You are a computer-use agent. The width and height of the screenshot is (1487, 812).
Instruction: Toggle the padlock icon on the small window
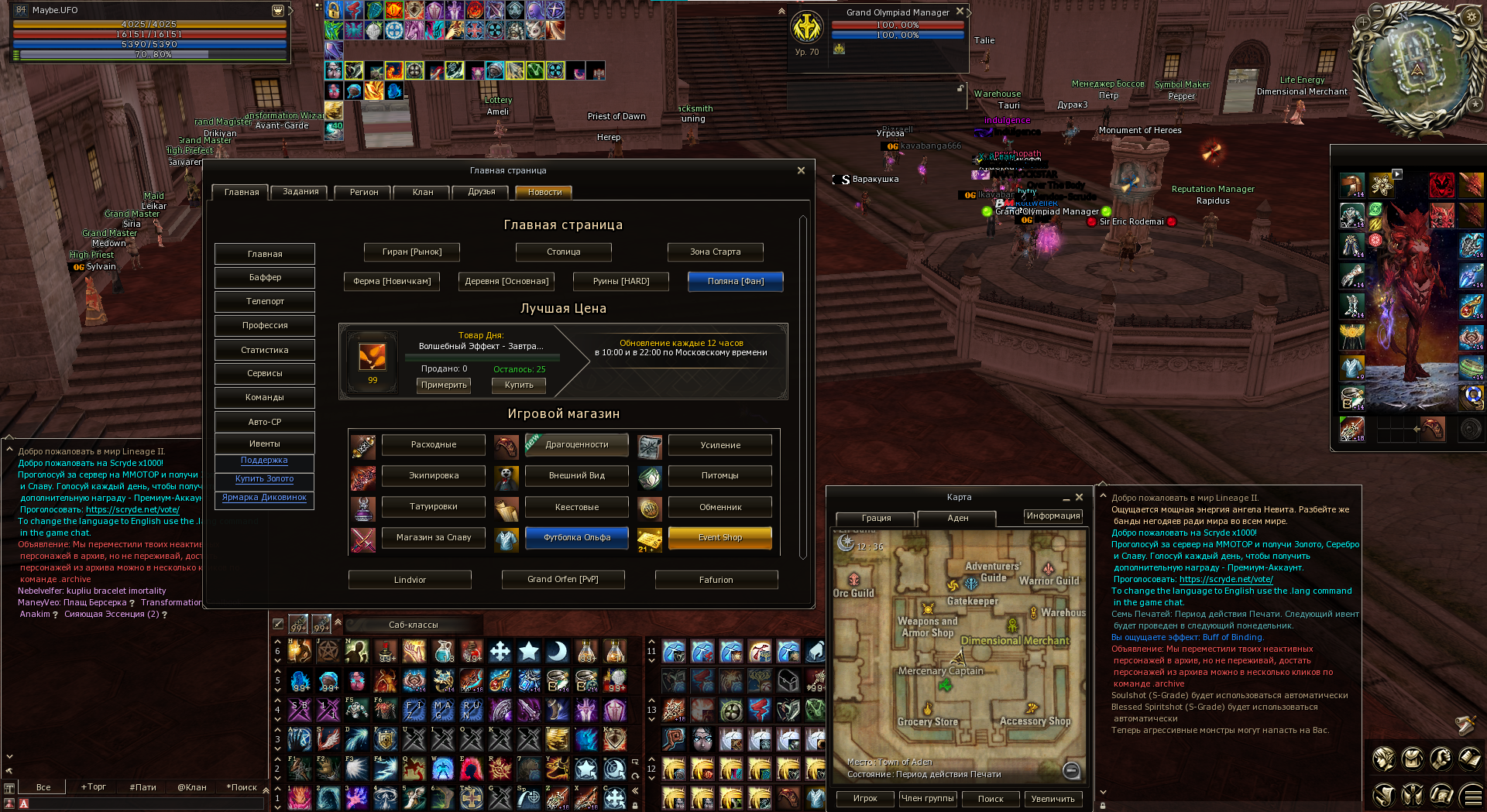960,87
